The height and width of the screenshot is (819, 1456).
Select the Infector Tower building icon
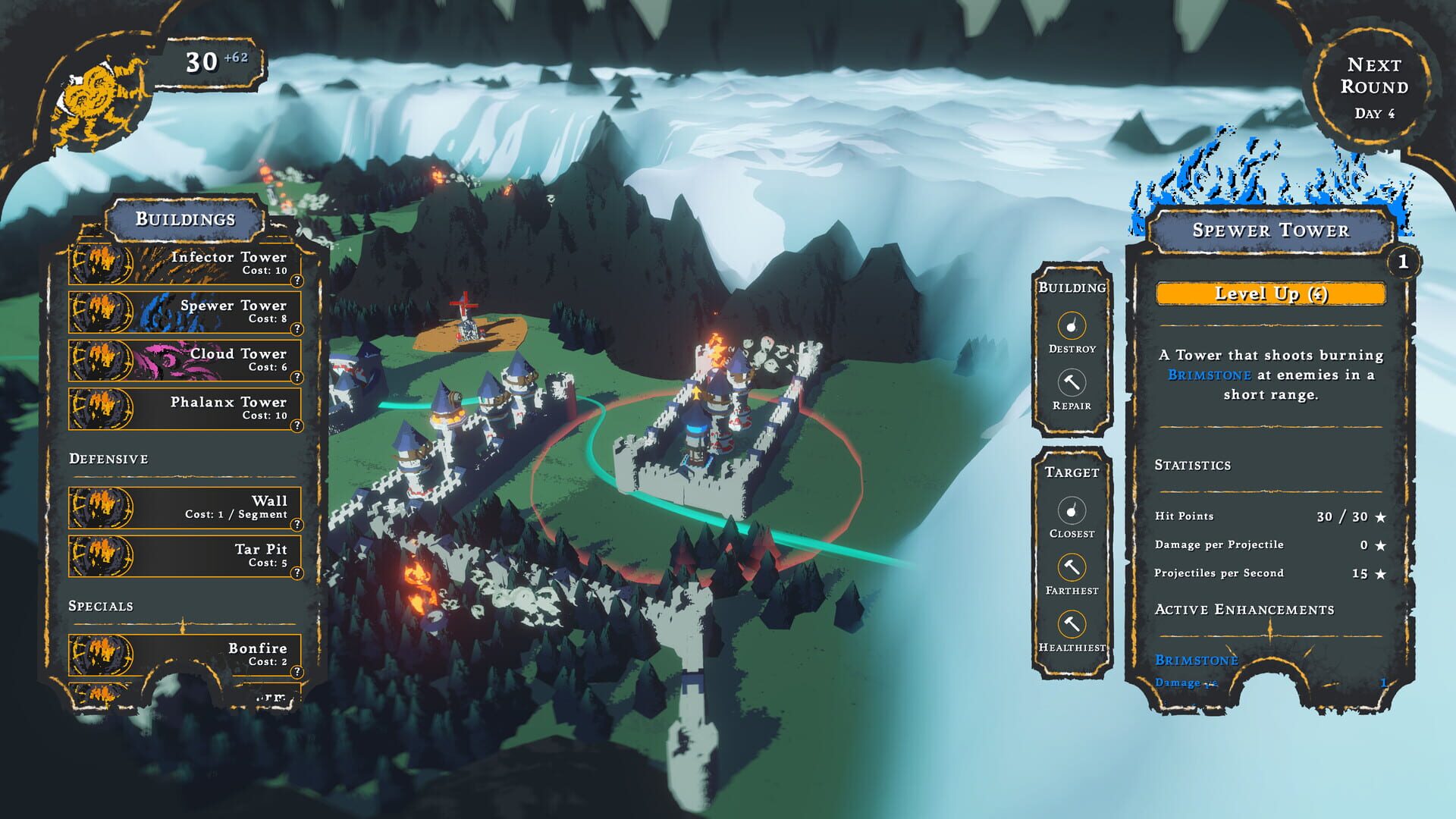(100, 263)
